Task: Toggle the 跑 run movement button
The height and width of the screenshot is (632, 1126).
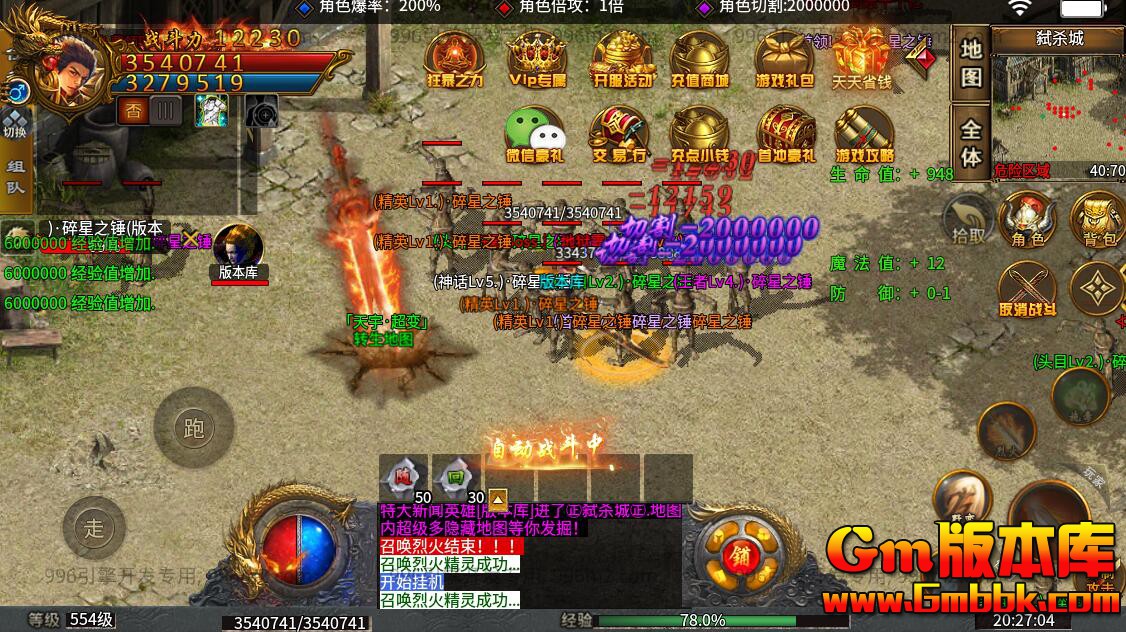Action: click(x=194, y=428)
